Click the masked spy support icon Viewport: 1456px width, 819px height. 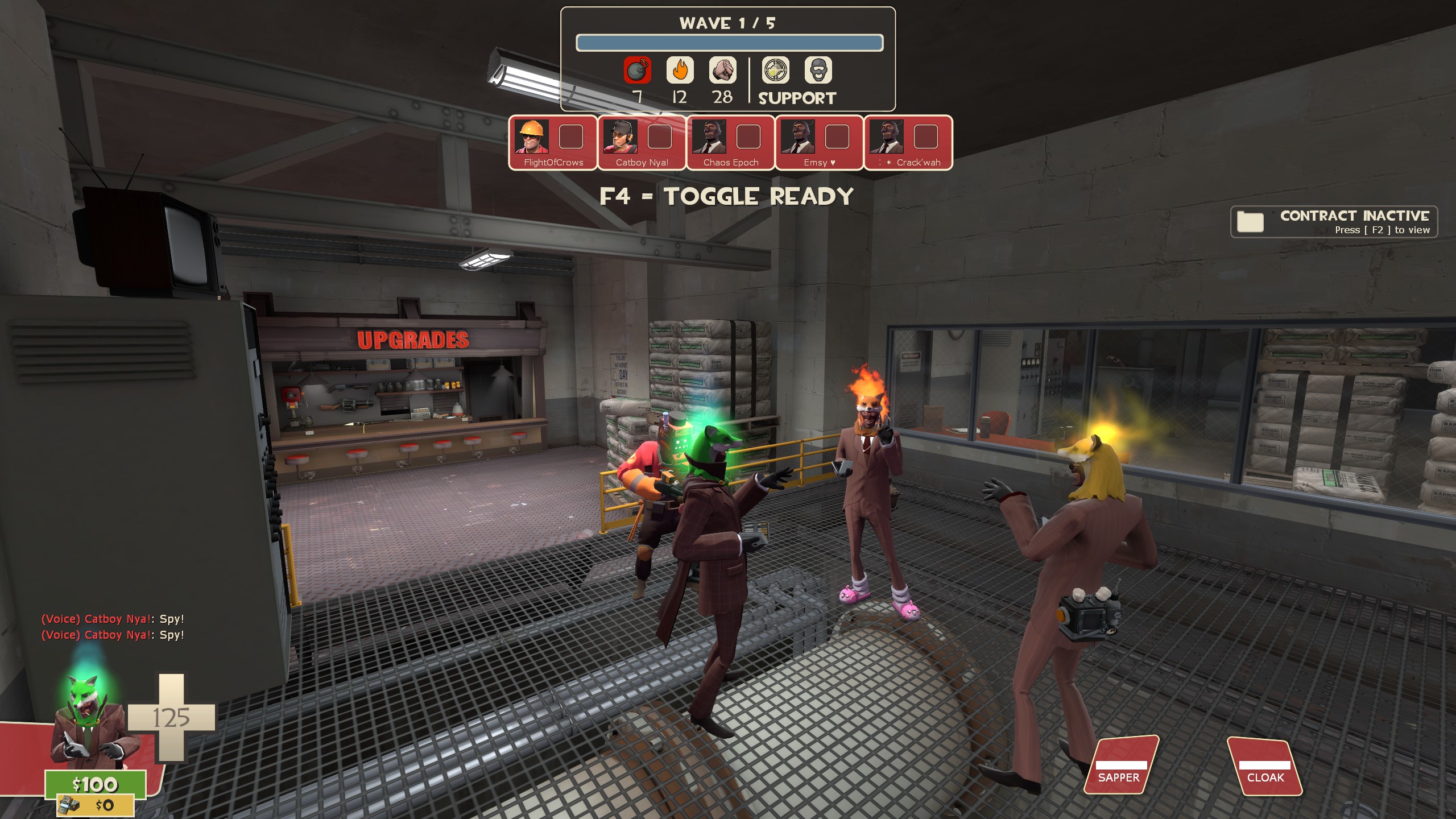click(818, 71)
